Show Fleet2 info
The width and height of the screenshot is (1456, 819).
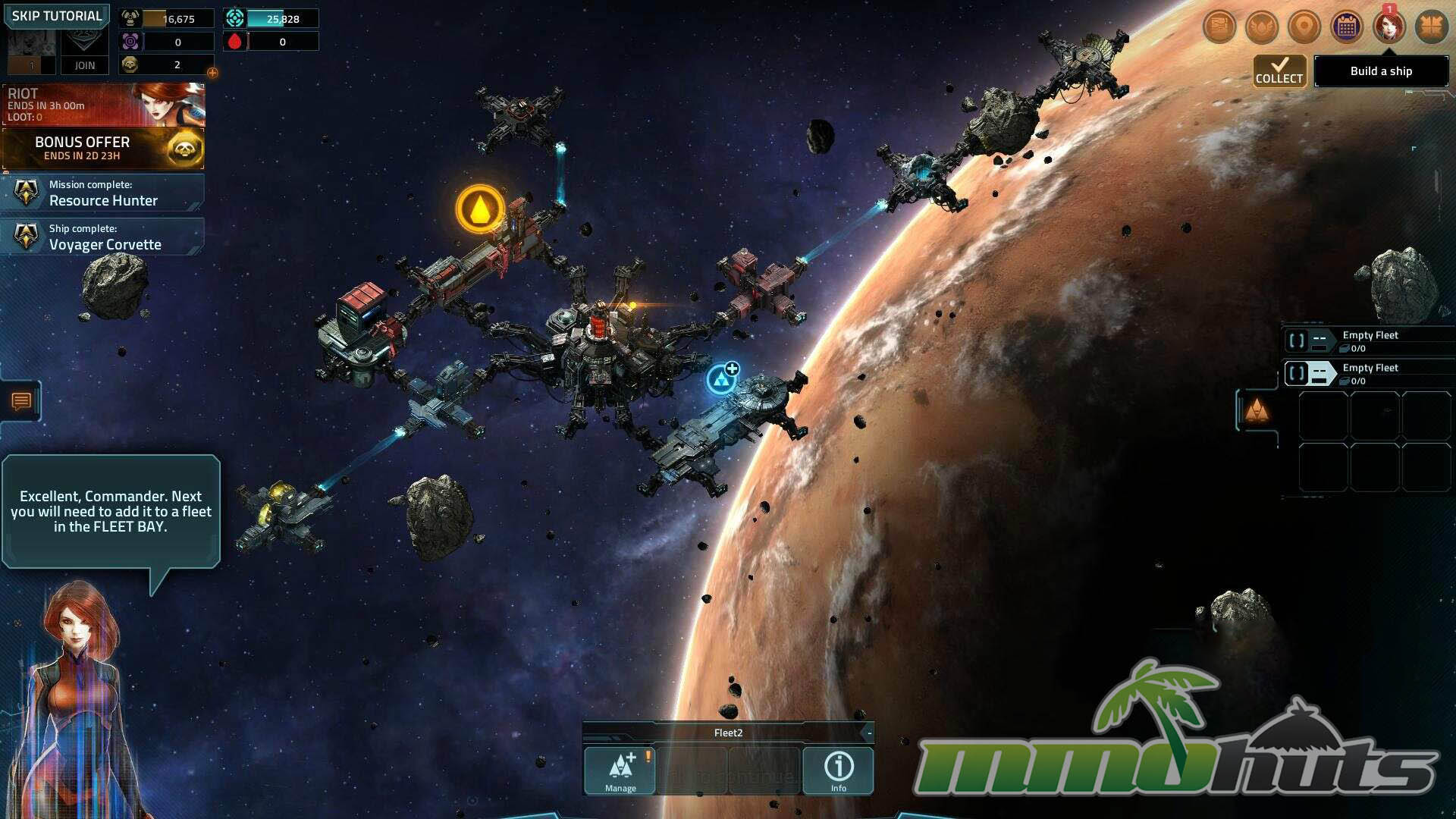point(838,770)
